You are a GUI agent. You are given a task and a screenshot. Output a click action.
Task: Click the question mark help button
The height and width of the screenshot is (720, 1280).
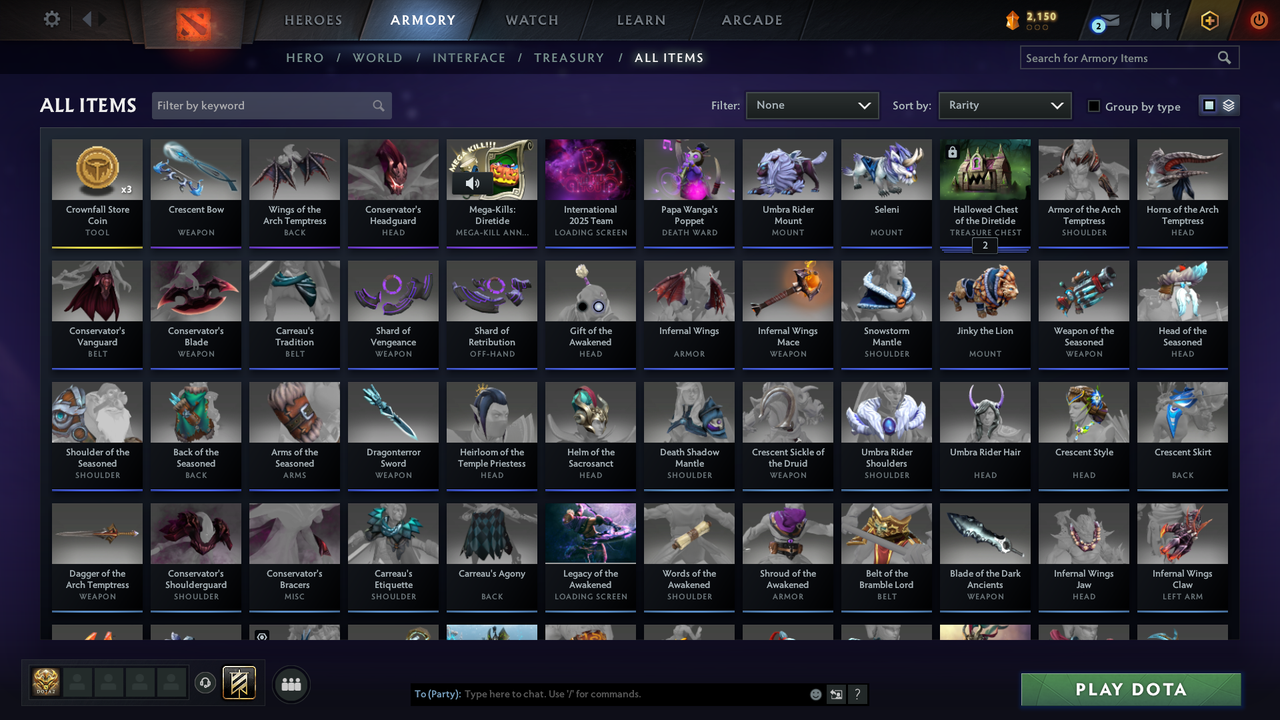[857, 694]
